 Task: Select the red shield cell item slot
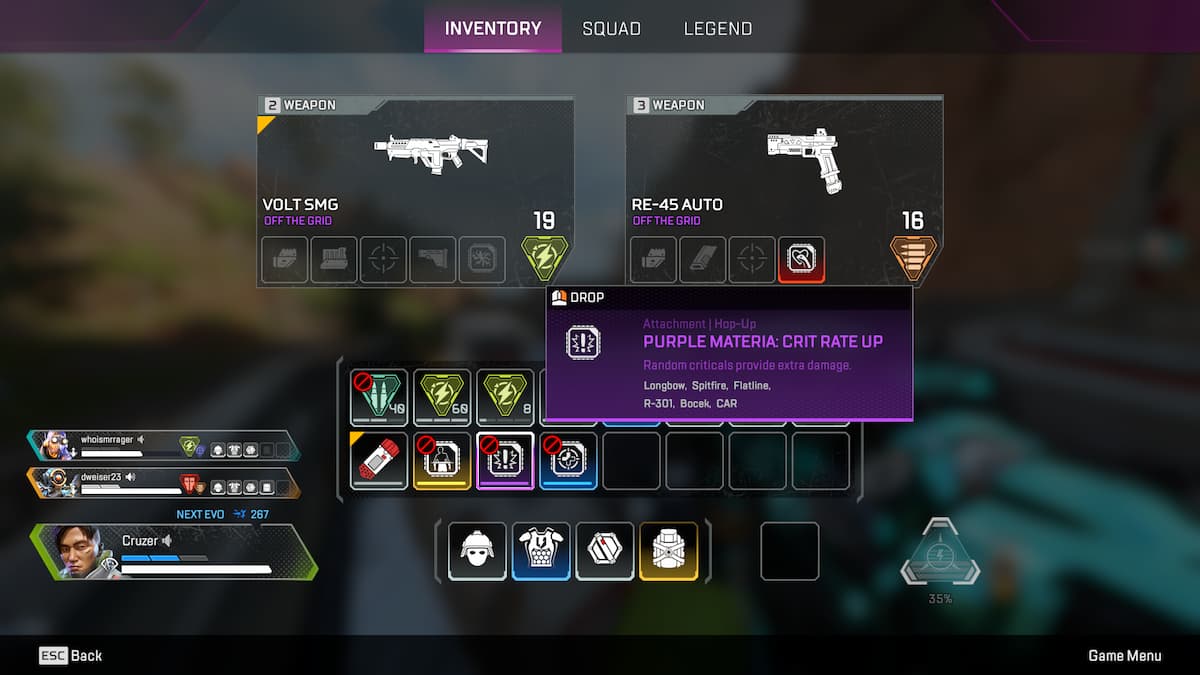pyautogui.click(x=379, y=460)
